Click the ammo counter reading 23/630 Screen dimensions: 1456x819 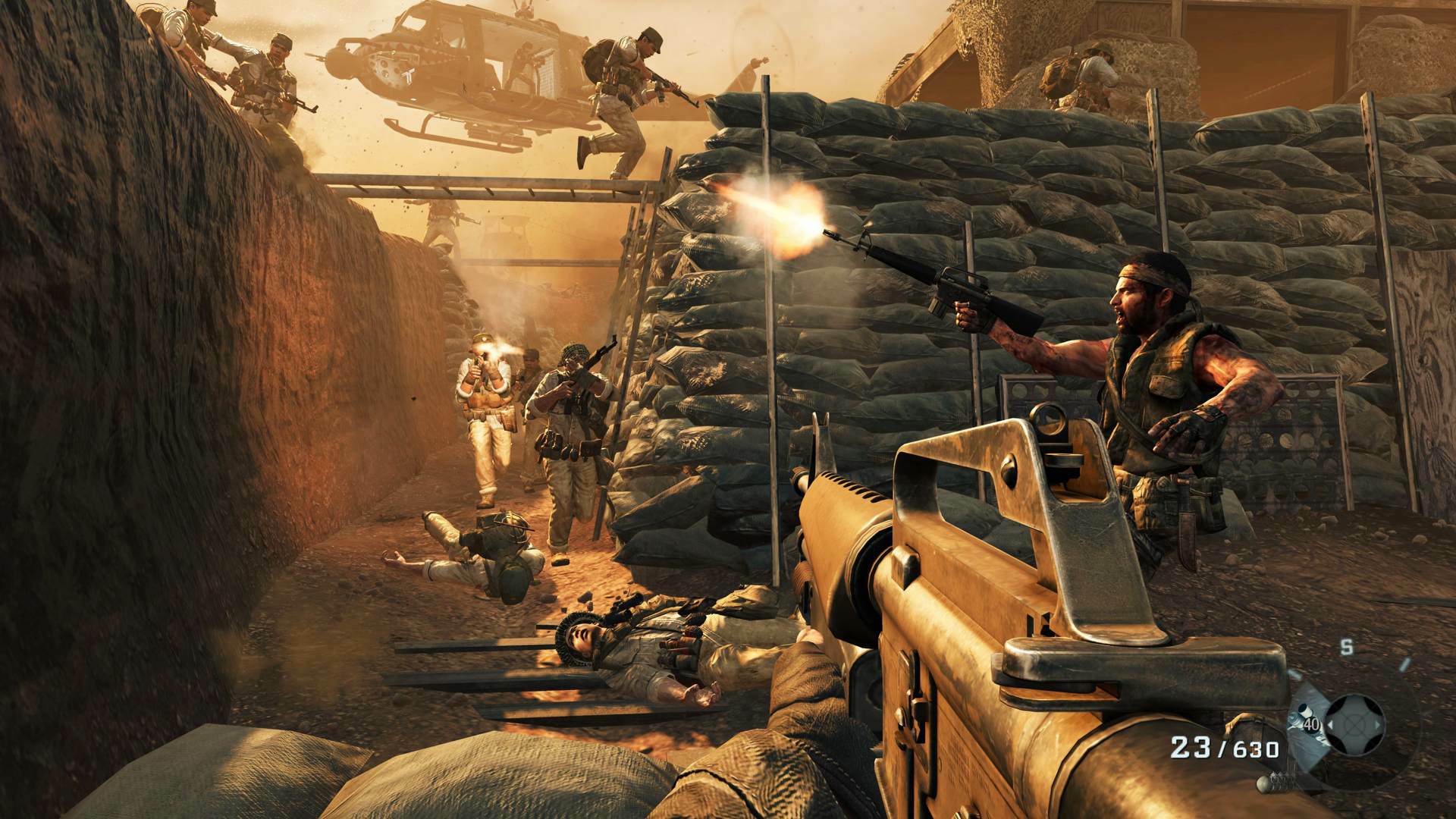(x=1224, y=747)
